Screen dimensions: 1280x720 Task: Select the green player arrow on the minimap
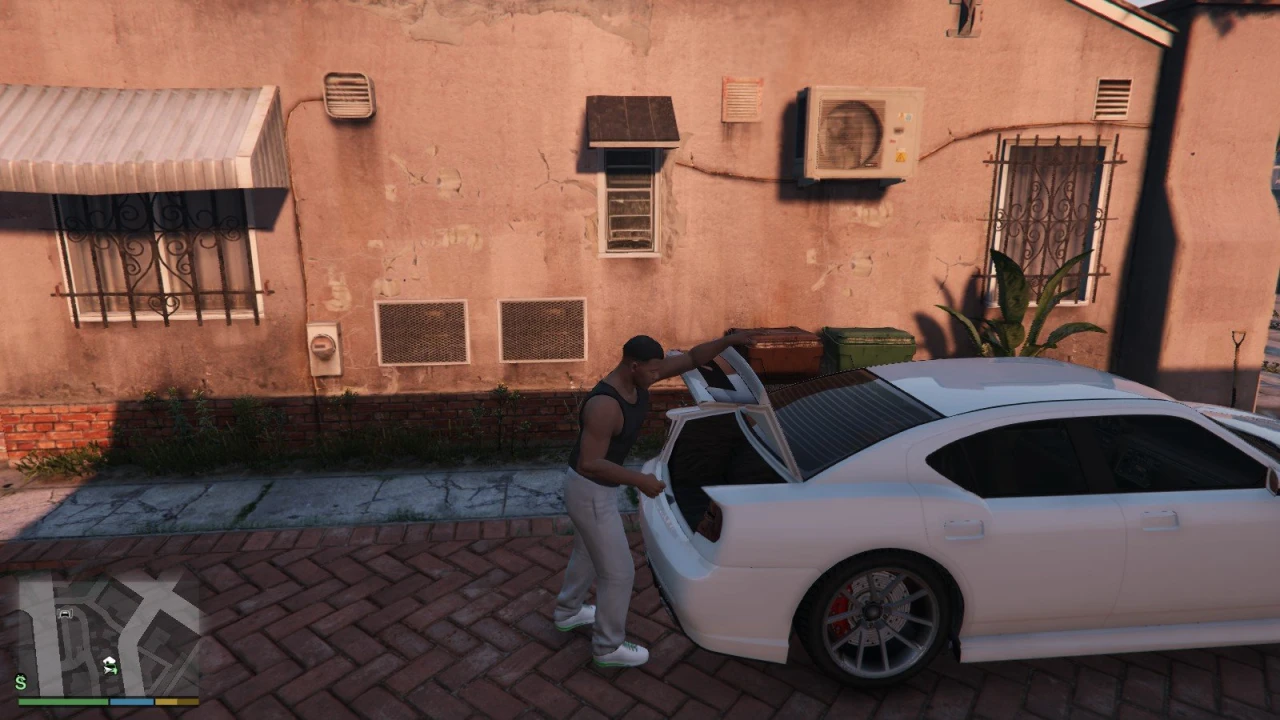pos(110,670)
